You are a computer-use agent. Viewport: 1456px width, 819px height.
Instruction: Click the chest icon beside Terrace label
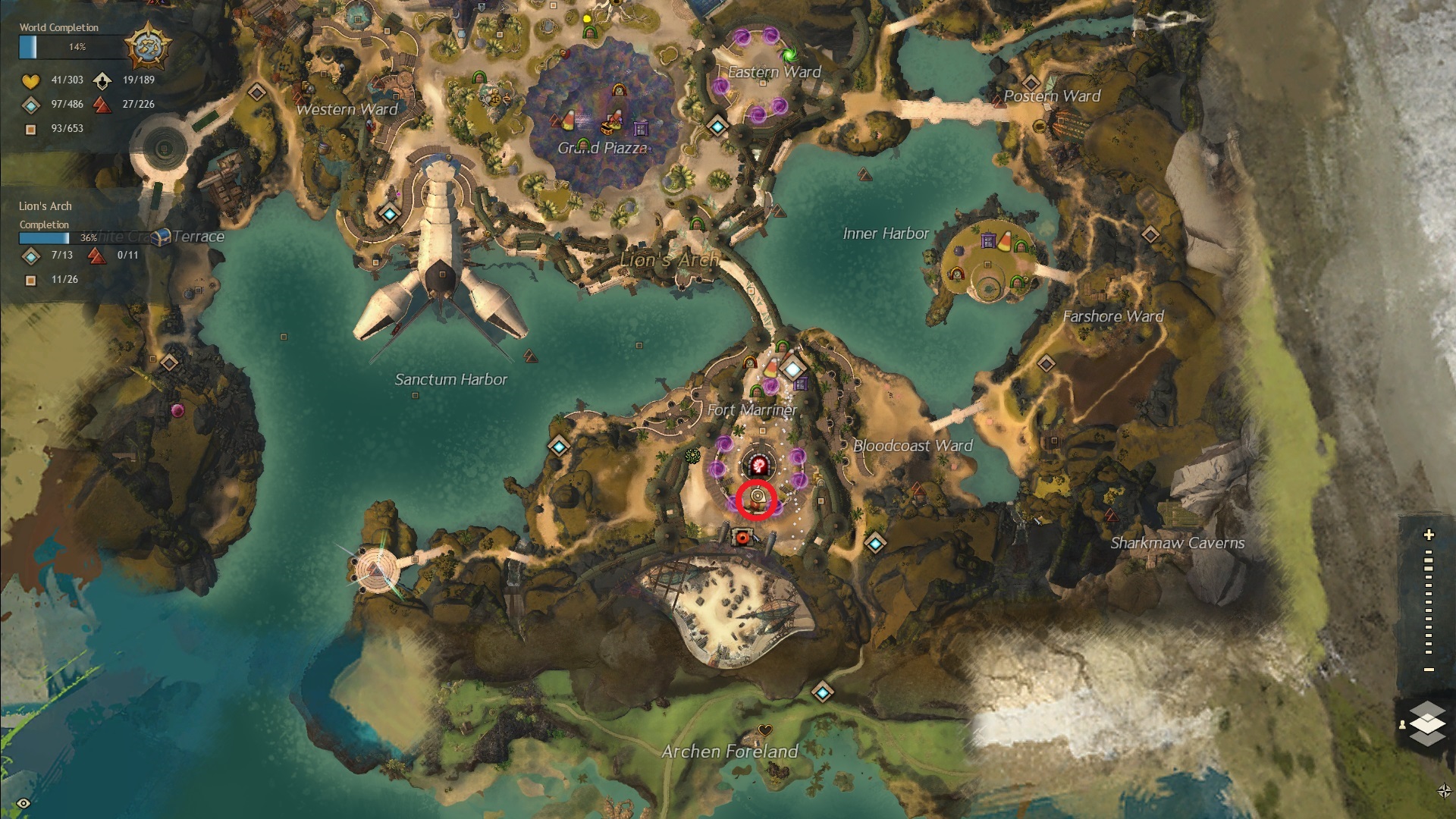pos(161,237)
